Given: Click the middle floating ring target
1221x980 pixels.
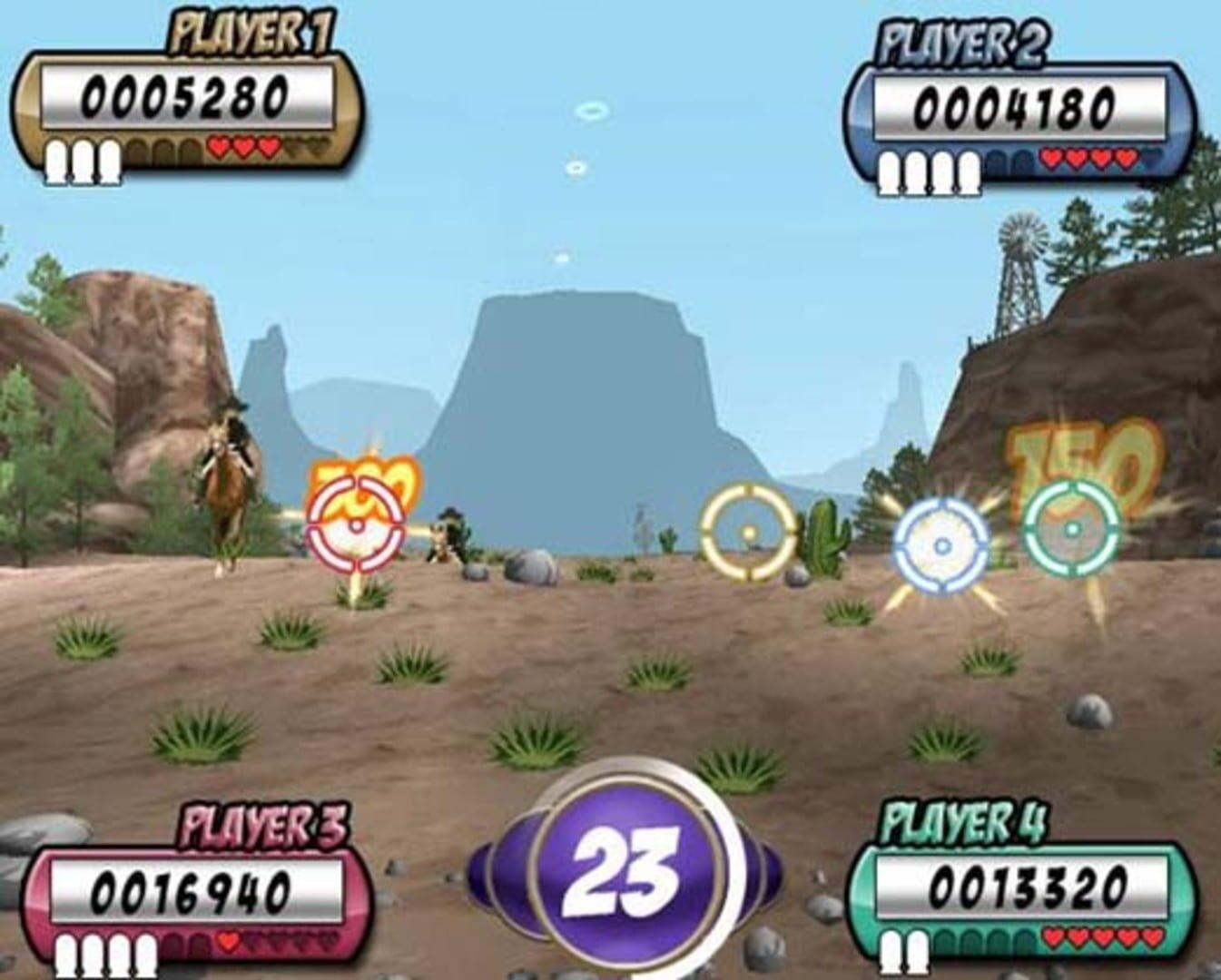Looking at the screenshot, I should click(x=578, y=167).
